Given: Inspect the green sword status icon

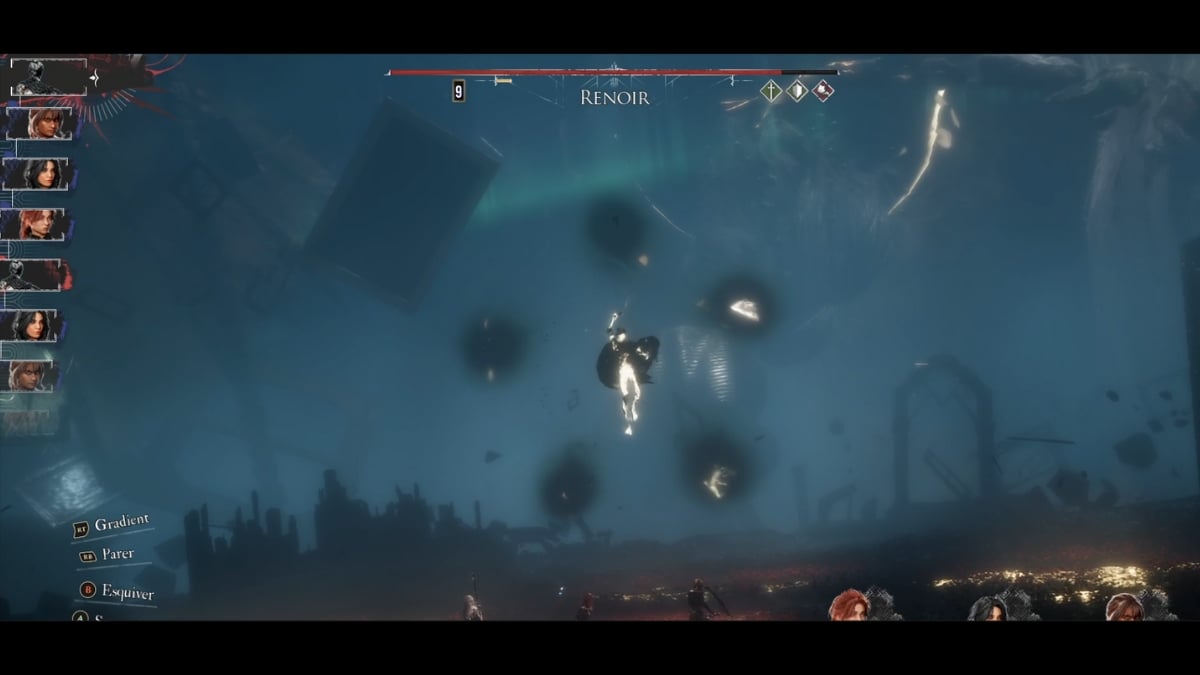Looking at the screenshot, I should coord(771,91).
